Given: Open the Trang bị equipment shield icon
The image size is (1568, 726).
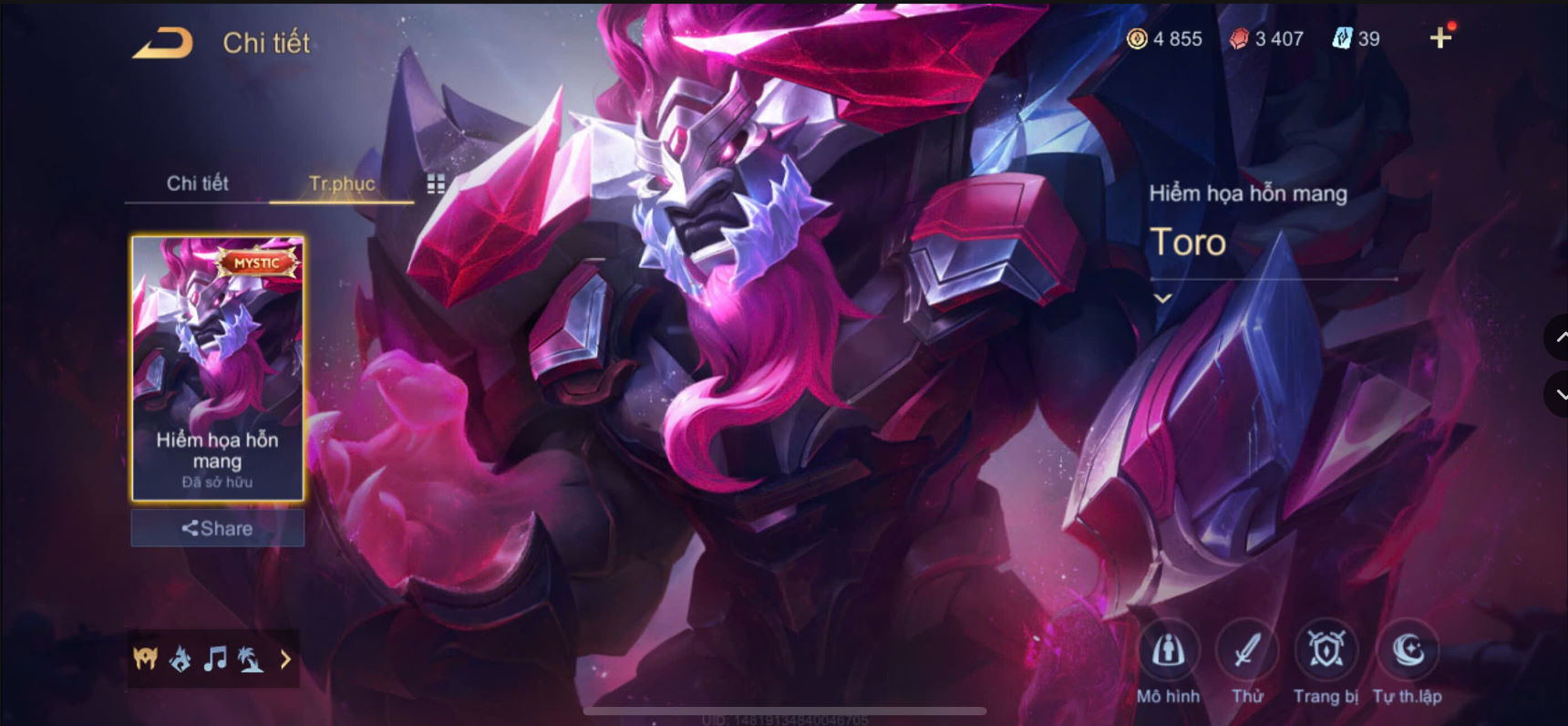Looking at the screenshot, I should [1326, 649].
